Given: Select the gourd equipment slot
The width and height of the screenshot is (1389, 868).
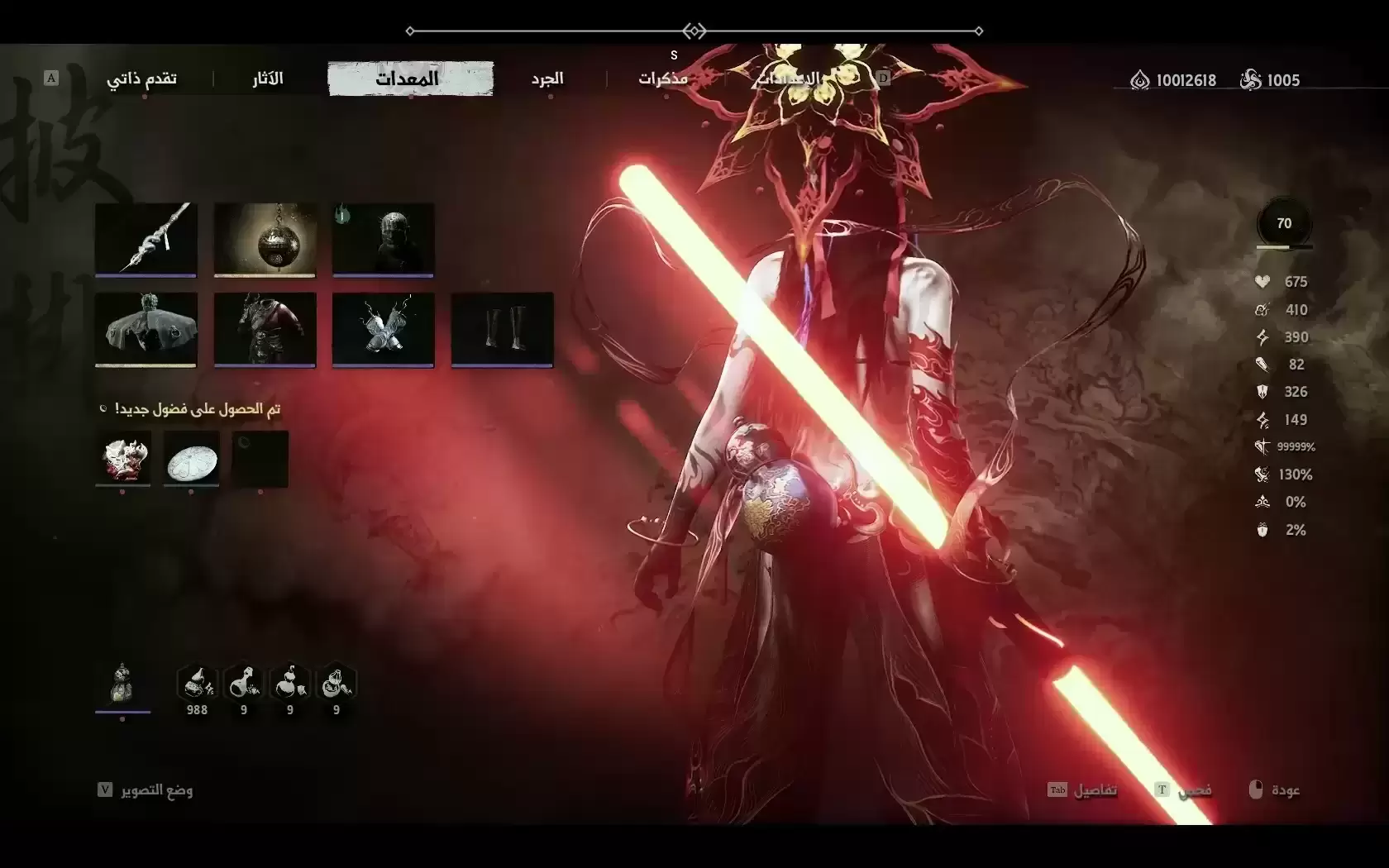Looking at the screenshot, I should pyautogui.click(x=122, y=684).
